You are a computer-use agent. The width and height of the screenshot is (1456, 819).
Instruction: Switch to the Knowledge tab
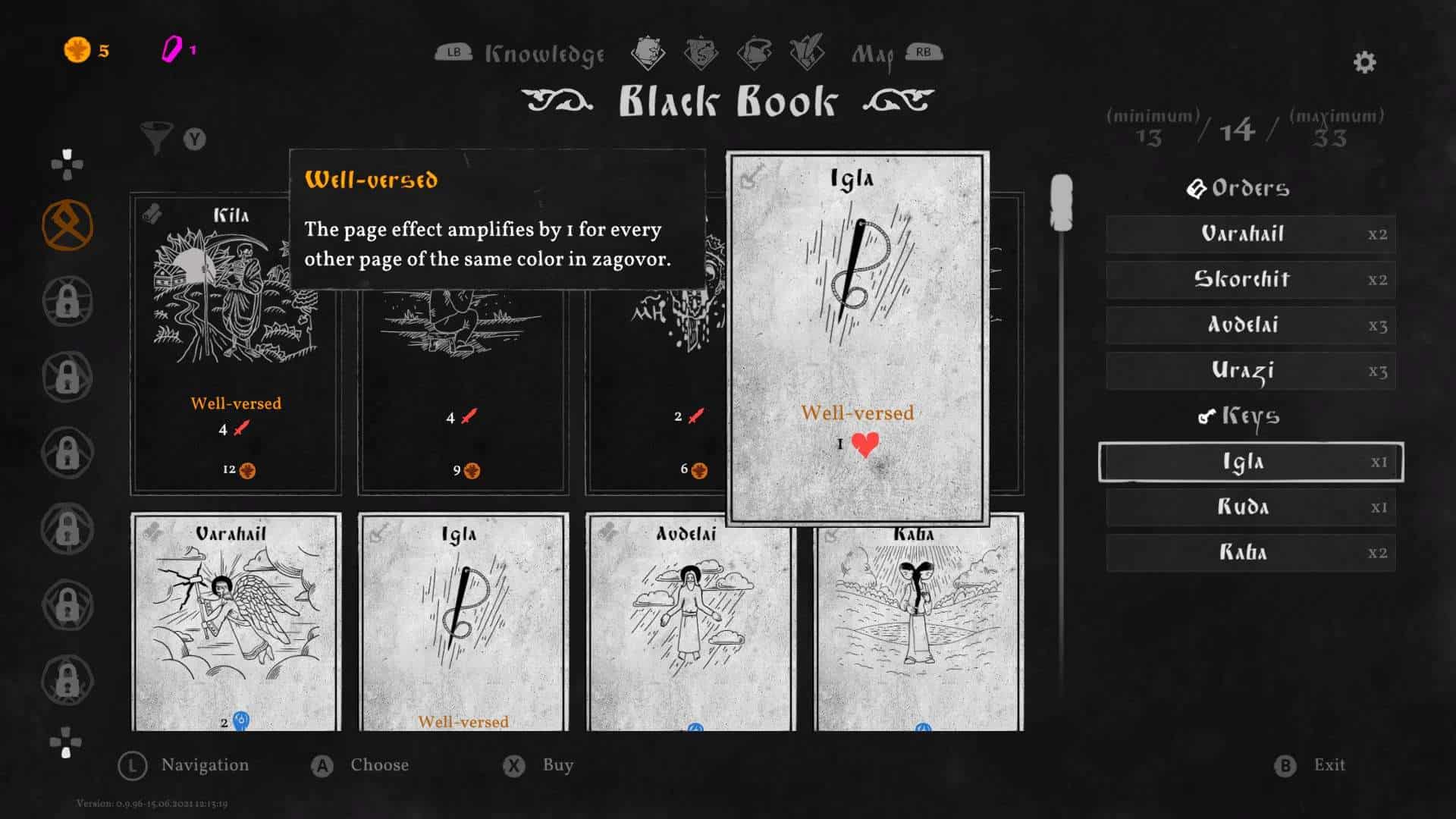pyautogui.click(x=544, y=54)
